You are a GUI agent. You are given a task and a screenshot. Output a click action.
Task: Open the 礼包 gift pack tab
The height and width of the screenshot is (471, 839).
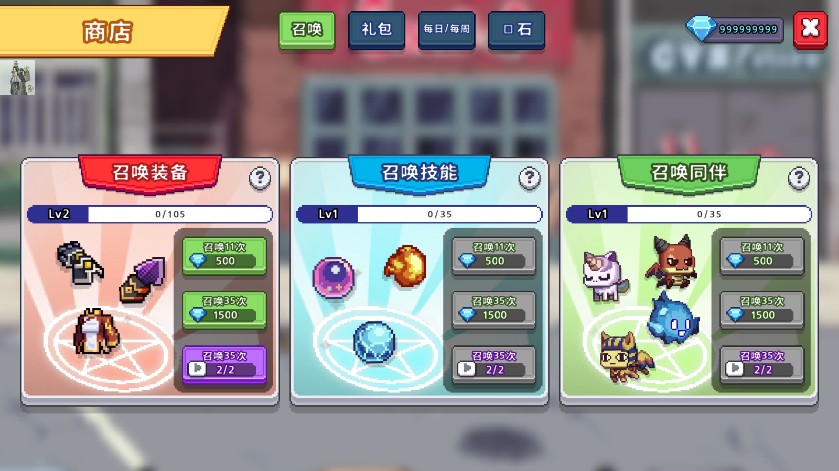pos(376,30)
